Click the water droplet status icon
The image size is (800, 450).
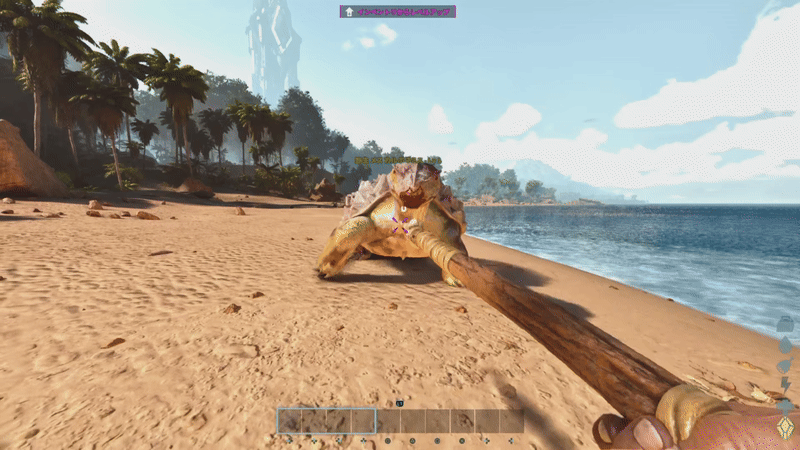786,345
